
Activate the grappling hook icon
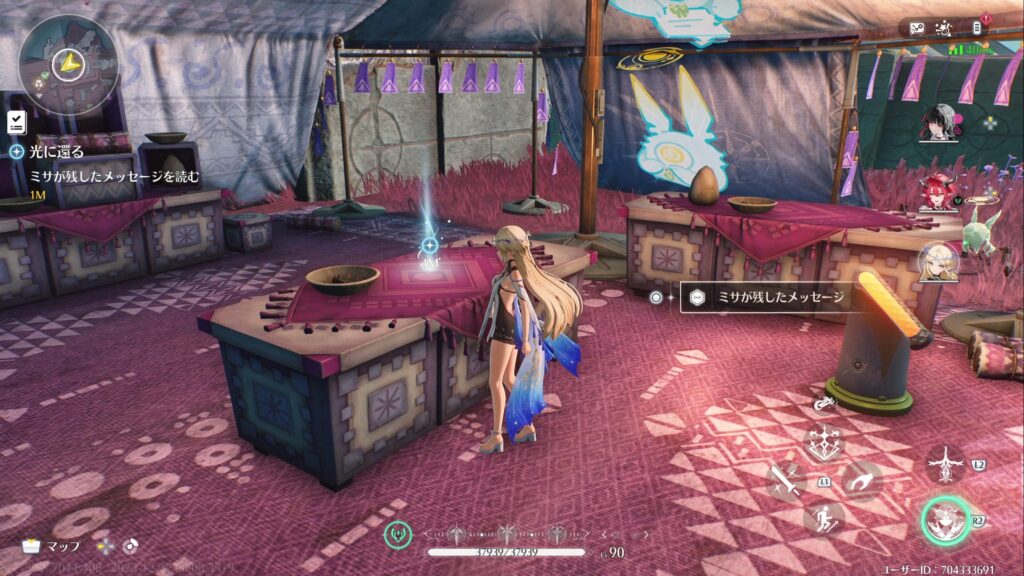coord(861,481)
